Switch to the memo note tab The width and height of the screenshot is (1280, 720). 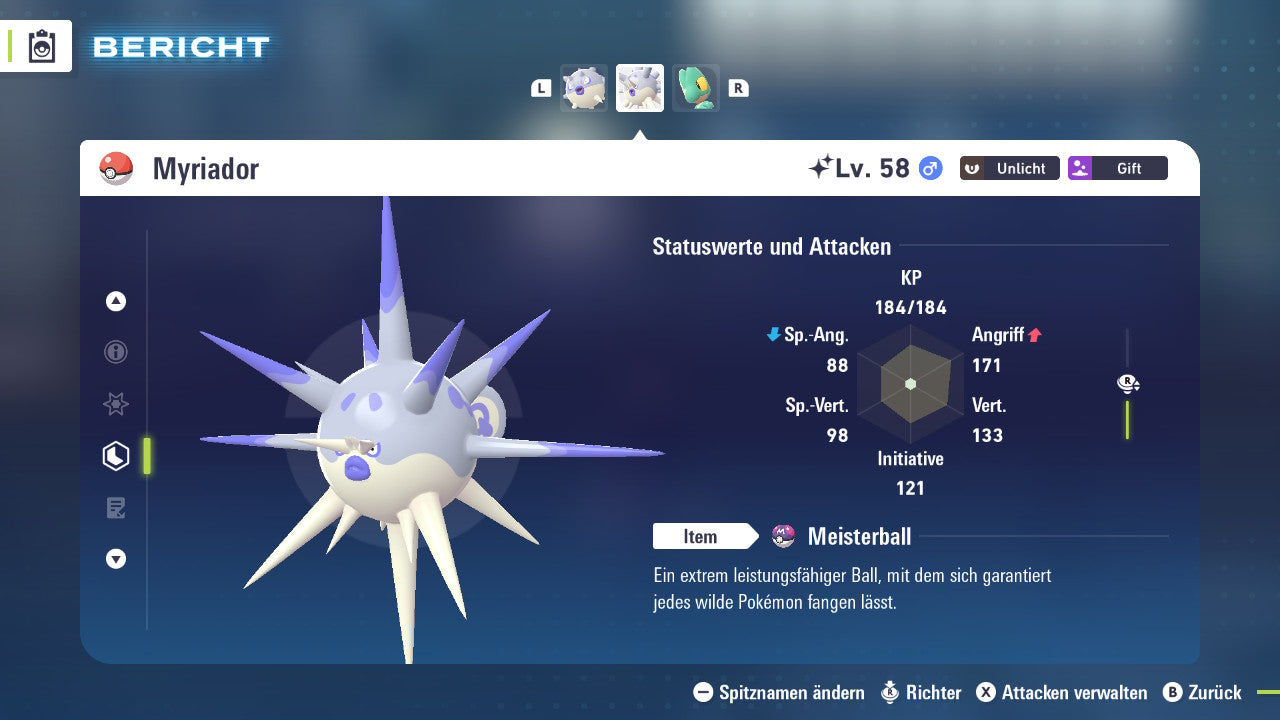click(116, 508)
